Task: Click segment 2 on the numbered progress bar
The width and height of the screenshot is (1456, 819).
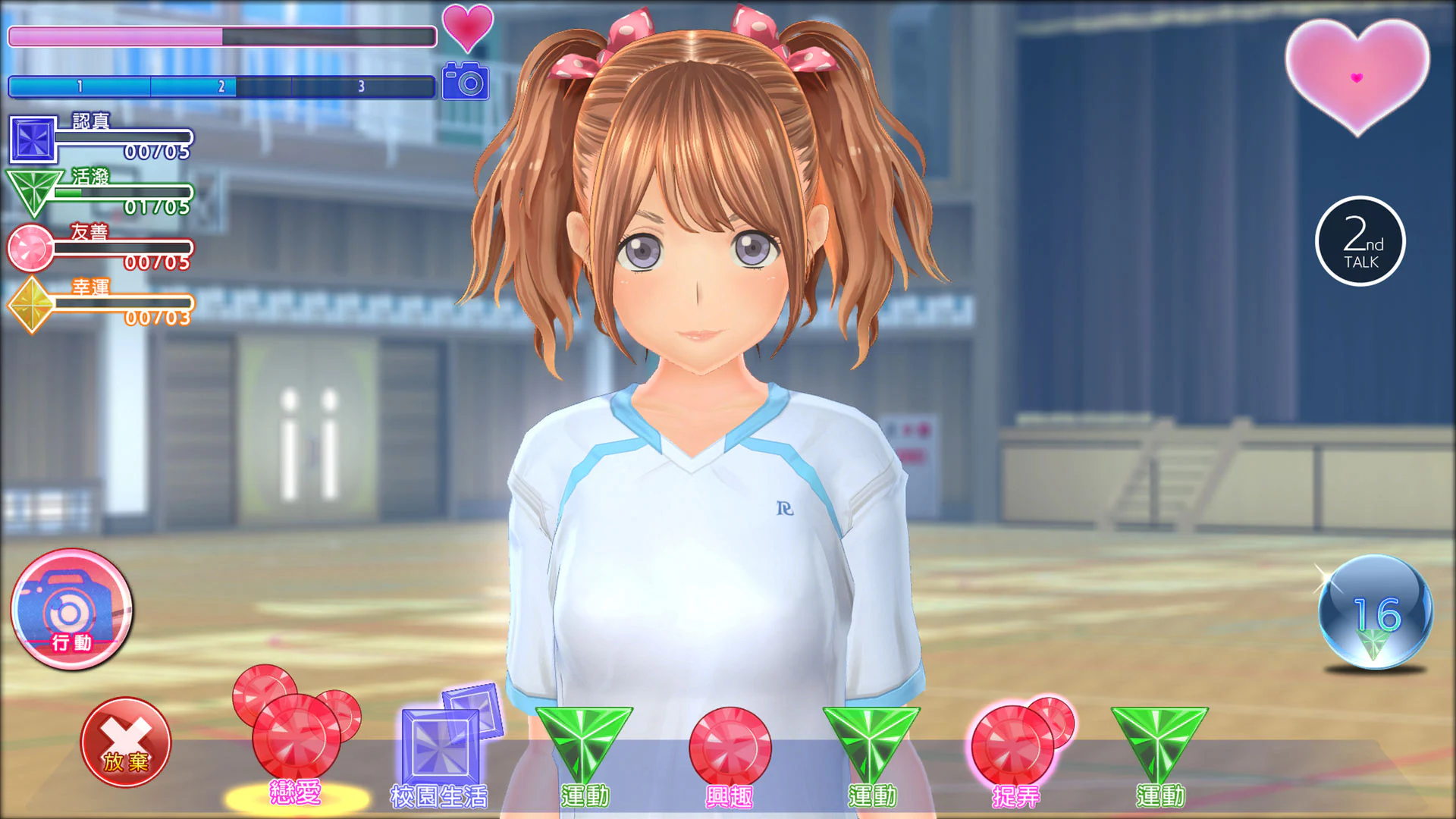Action: click(220, 86)
